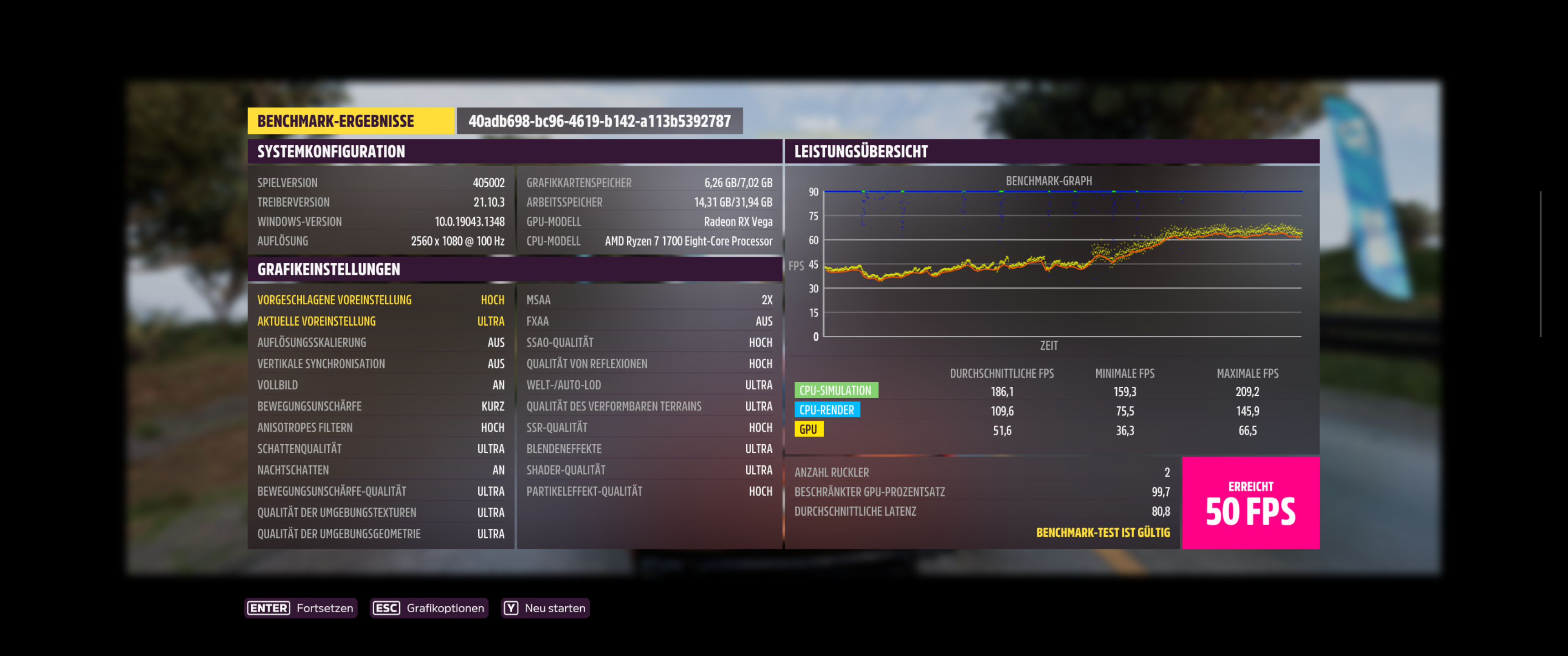Select the LEISTUNGSÜBERSICHT panel header

pos(861,152)
